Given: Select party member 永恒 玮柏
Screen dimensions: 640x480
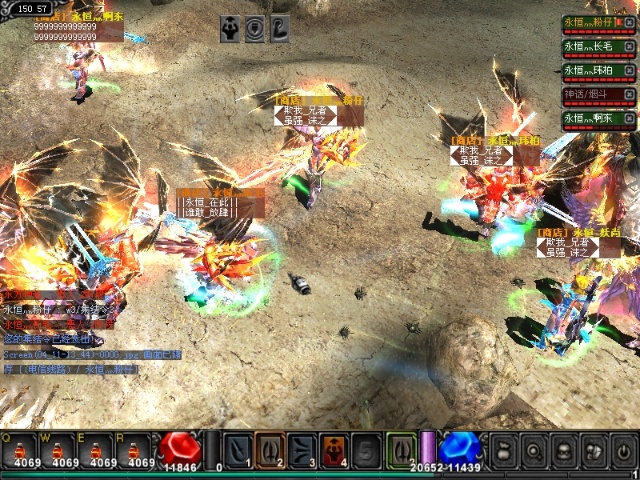Looking at the screenshot, I should click(590, 70).
